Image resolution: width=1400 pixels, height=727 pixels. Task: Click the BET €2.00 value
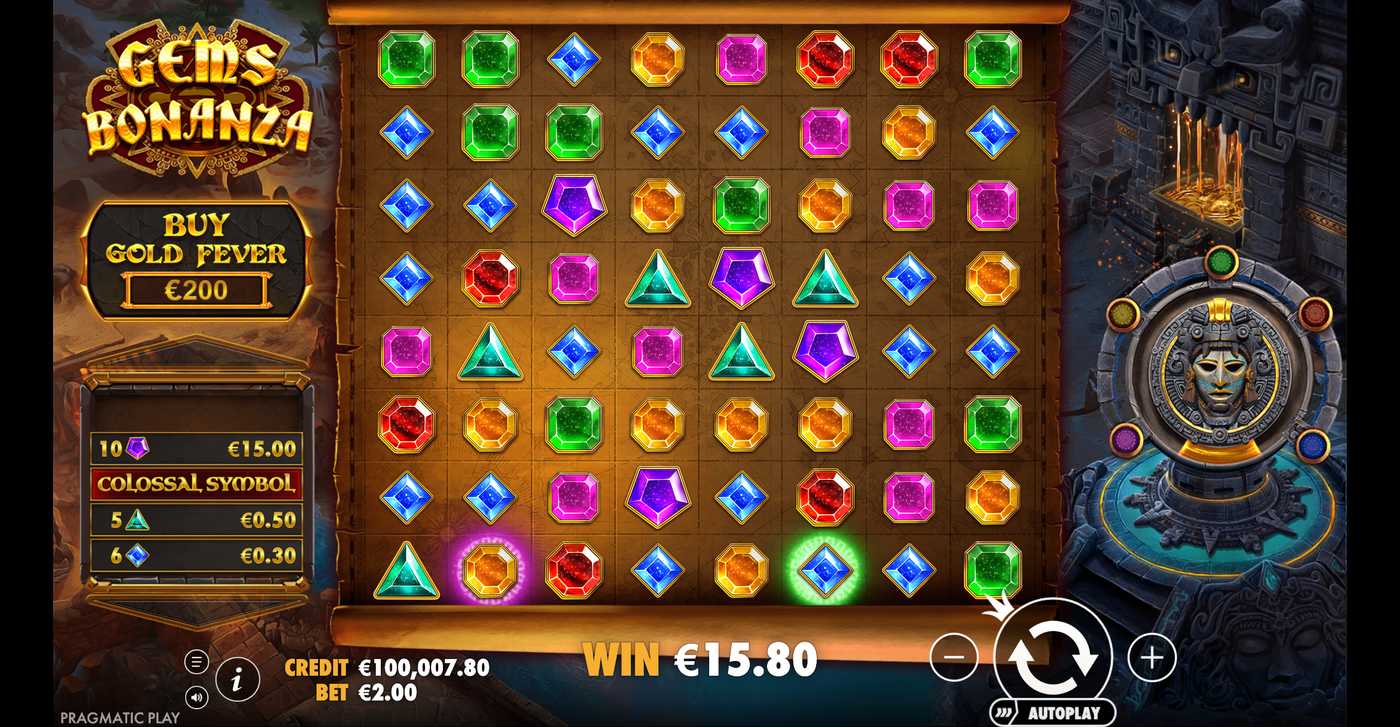(x=383, y=697)
